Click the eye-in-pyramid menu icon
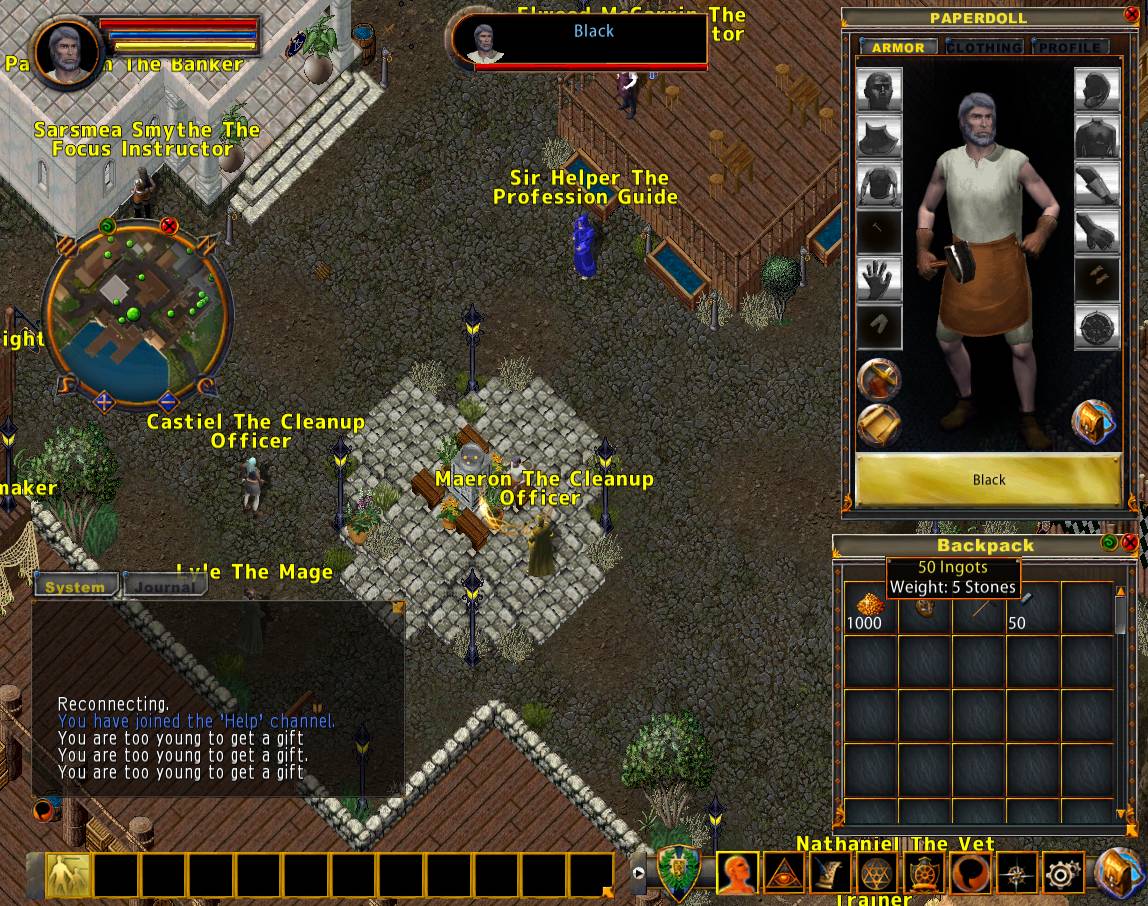 pos(783,875)
